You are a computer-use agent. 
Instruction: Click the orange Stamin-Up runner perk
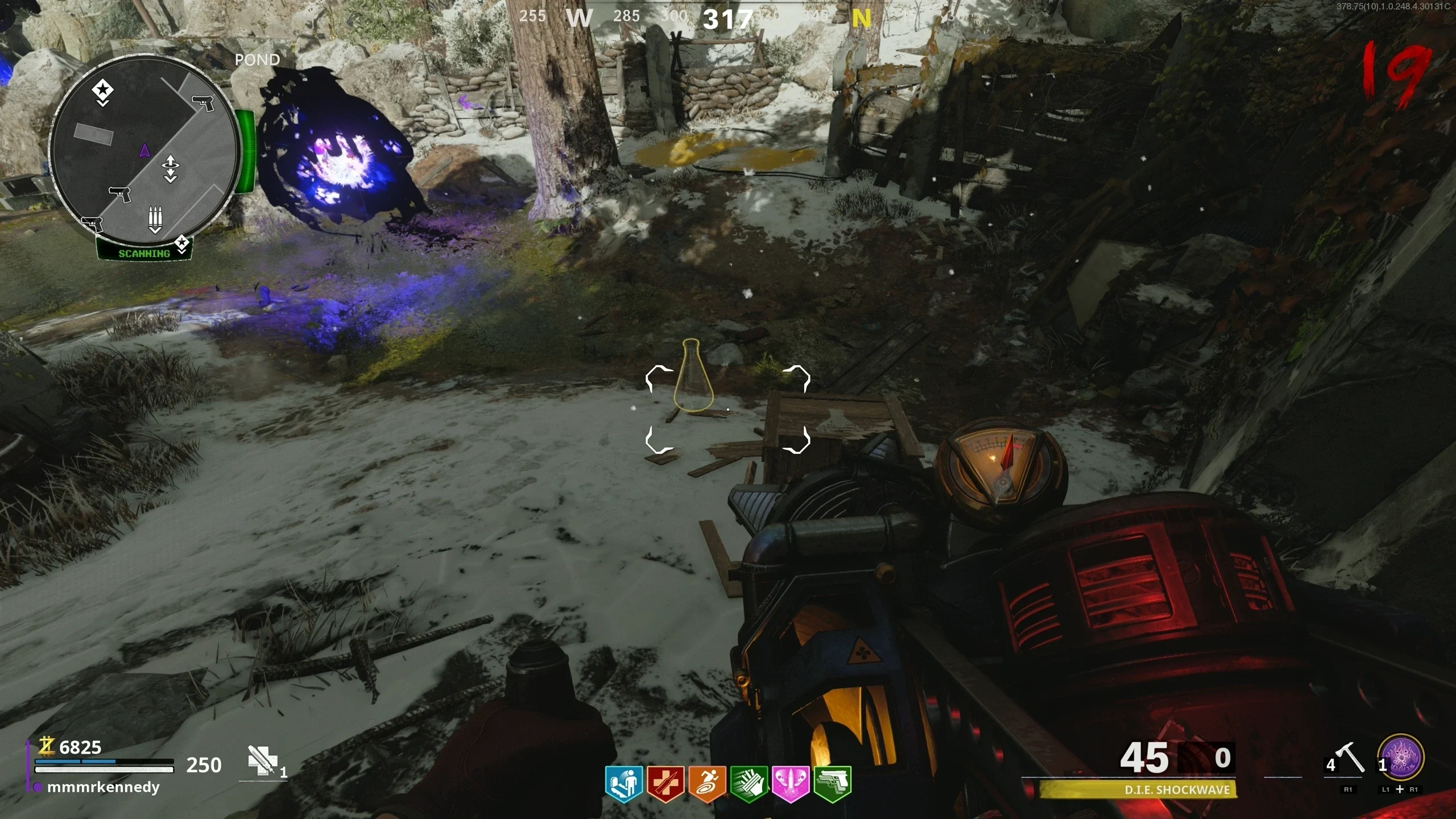point(708,784)
